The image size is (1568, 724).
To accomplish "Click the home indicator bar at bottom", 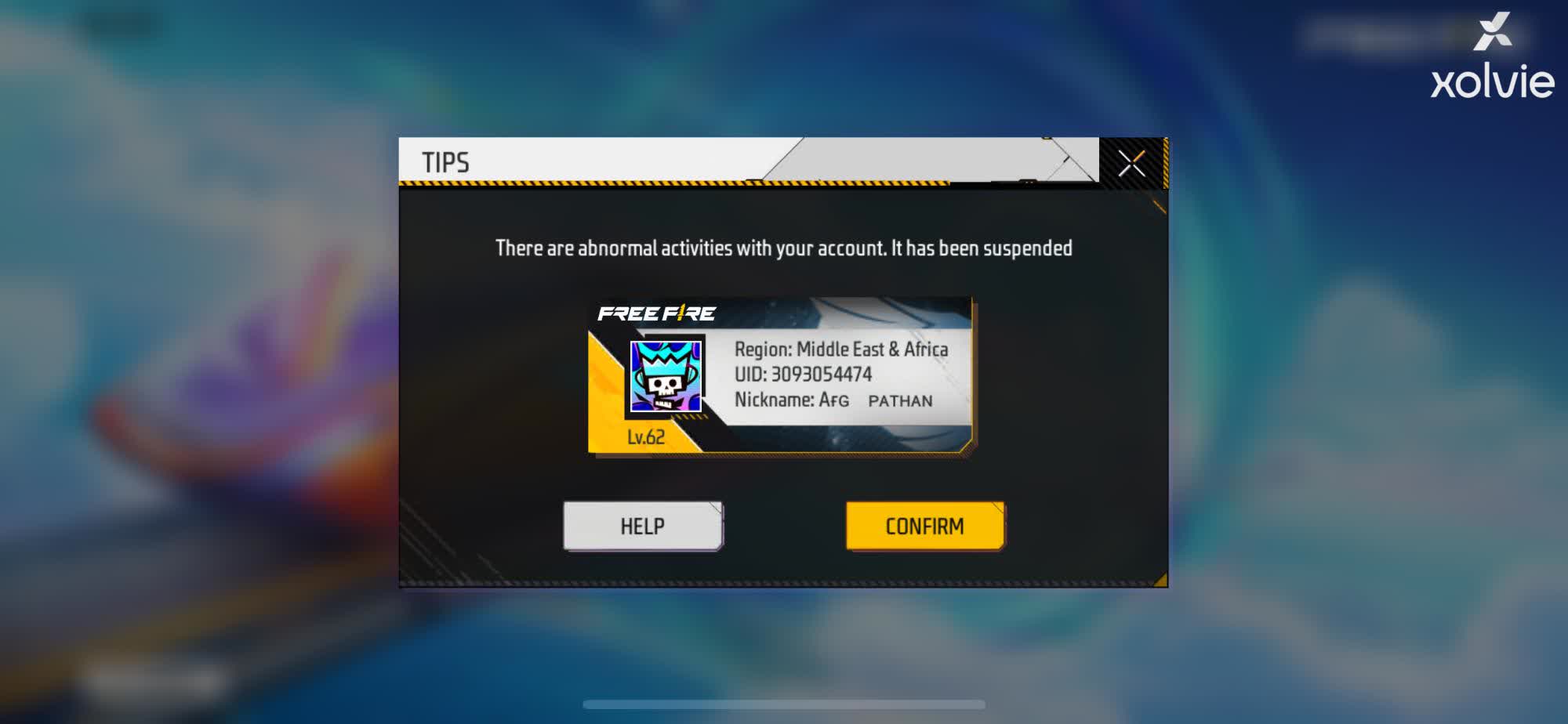I will [784, 704].
